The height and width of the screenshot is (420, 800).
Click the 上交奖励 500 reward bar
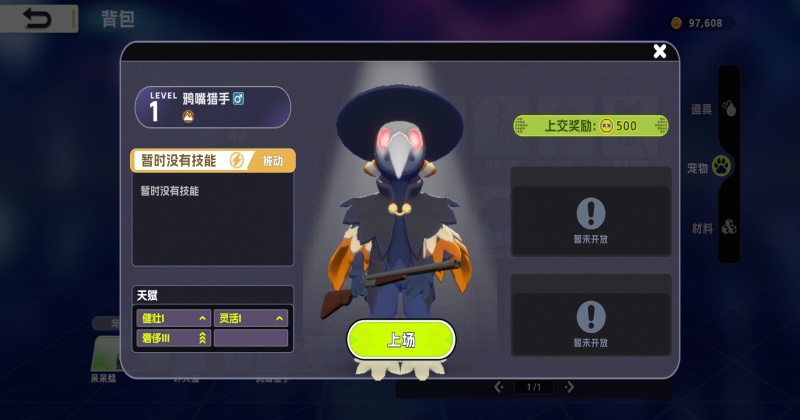point(590,126)
